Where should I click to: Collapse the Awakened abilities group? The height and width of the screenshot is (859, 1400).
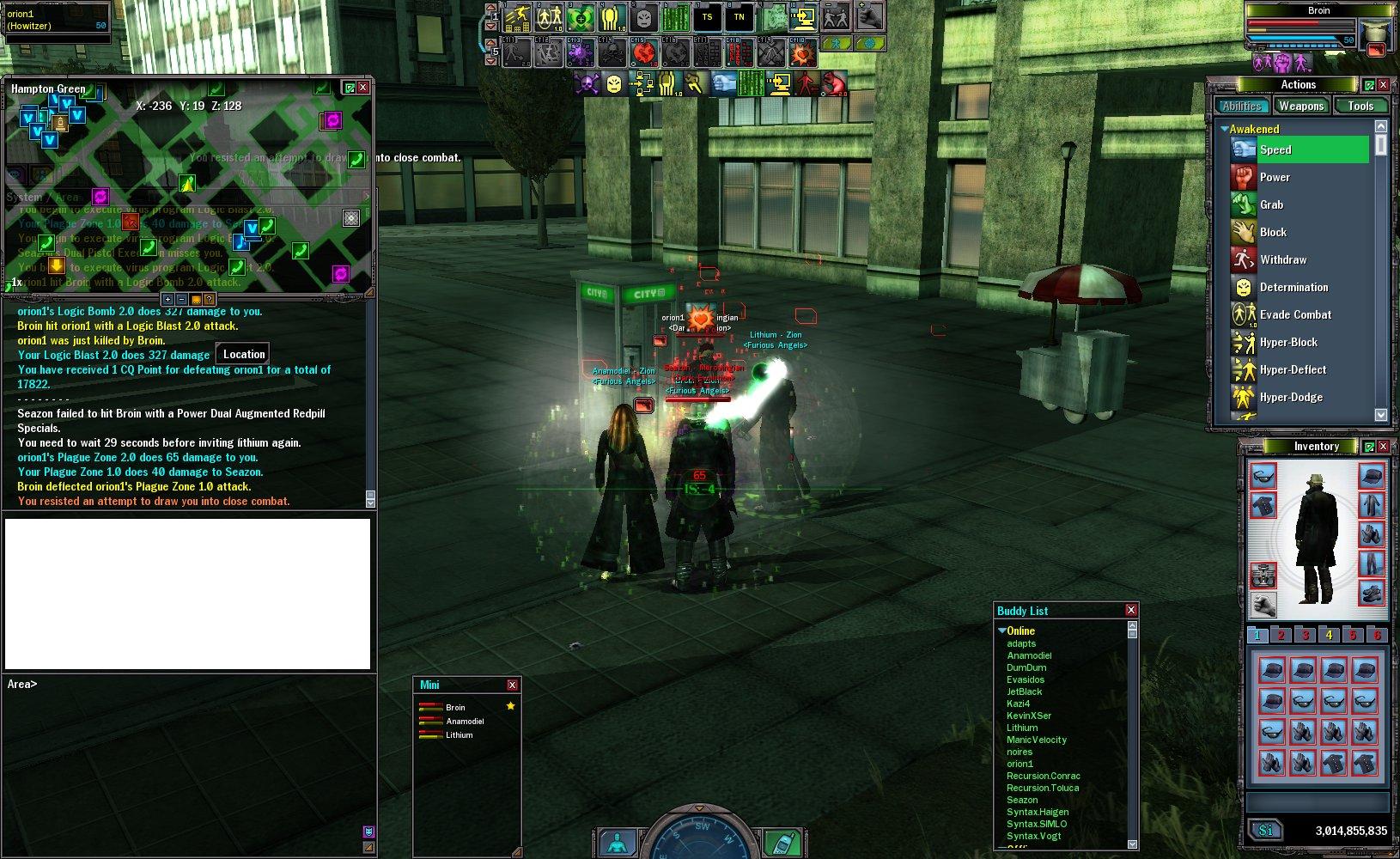[x=1224, y=129]
